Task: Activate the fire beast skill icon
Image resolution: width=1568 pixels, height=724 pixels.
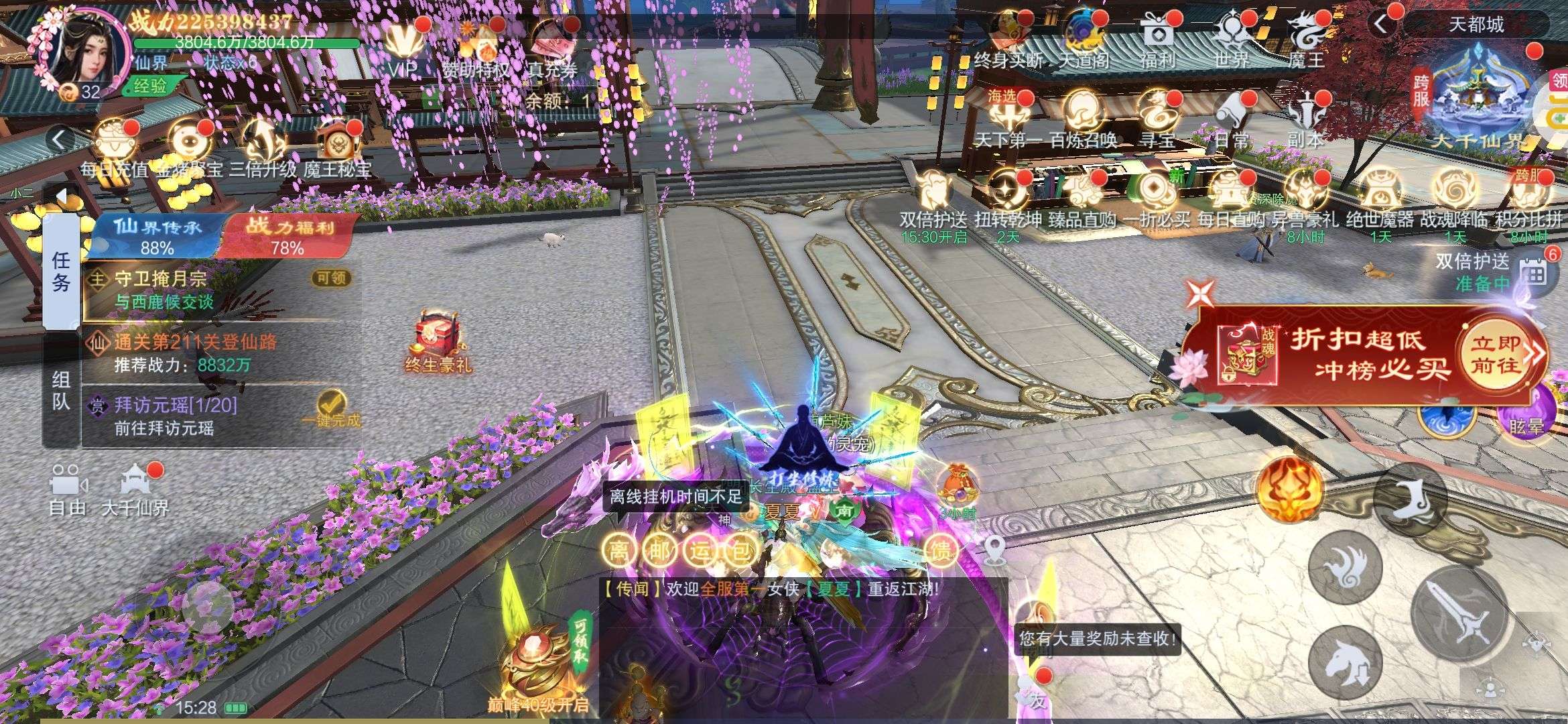Action: coord(1290,489)
